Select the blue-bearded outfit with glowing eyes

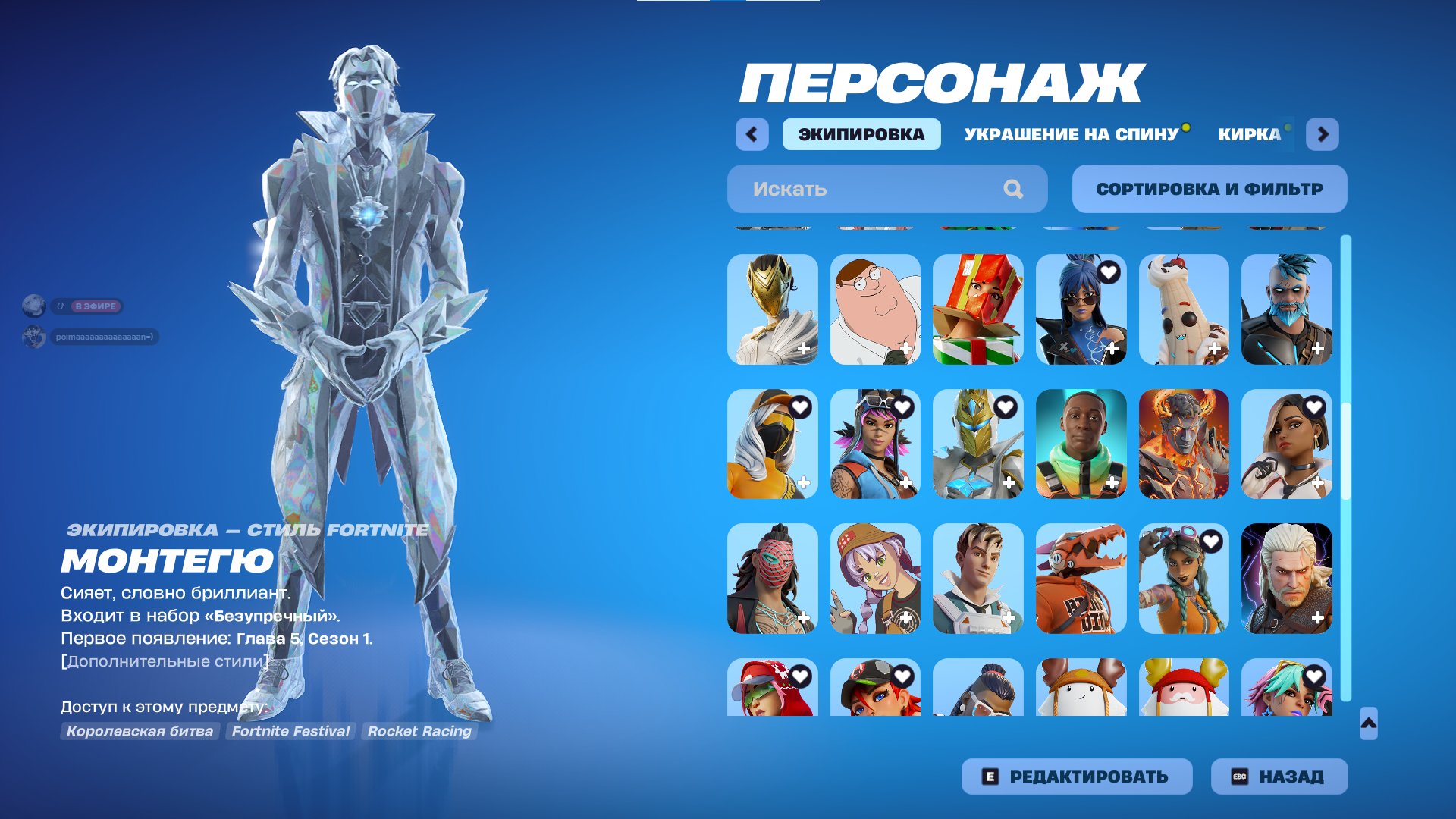(1287, 308)
